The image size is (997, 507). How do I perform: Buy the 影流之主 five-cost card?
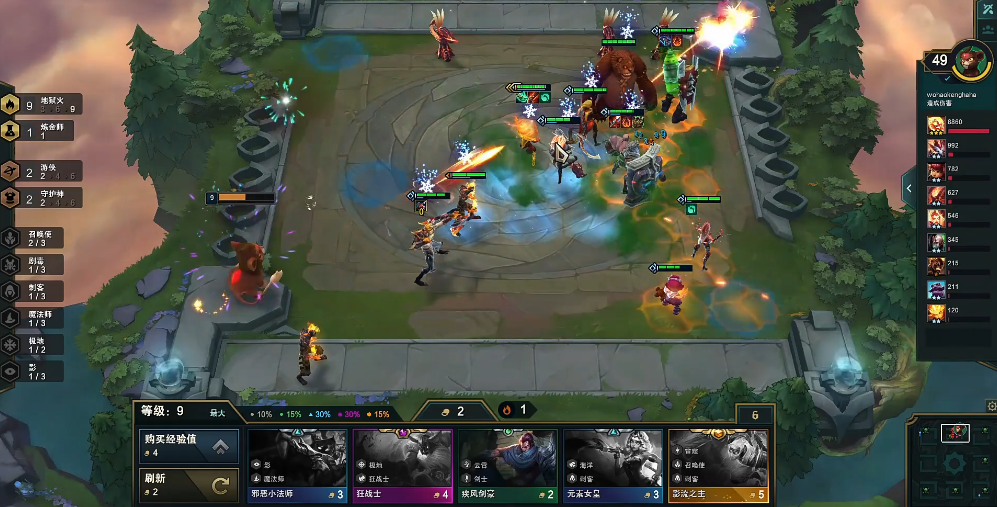(717, 465)
